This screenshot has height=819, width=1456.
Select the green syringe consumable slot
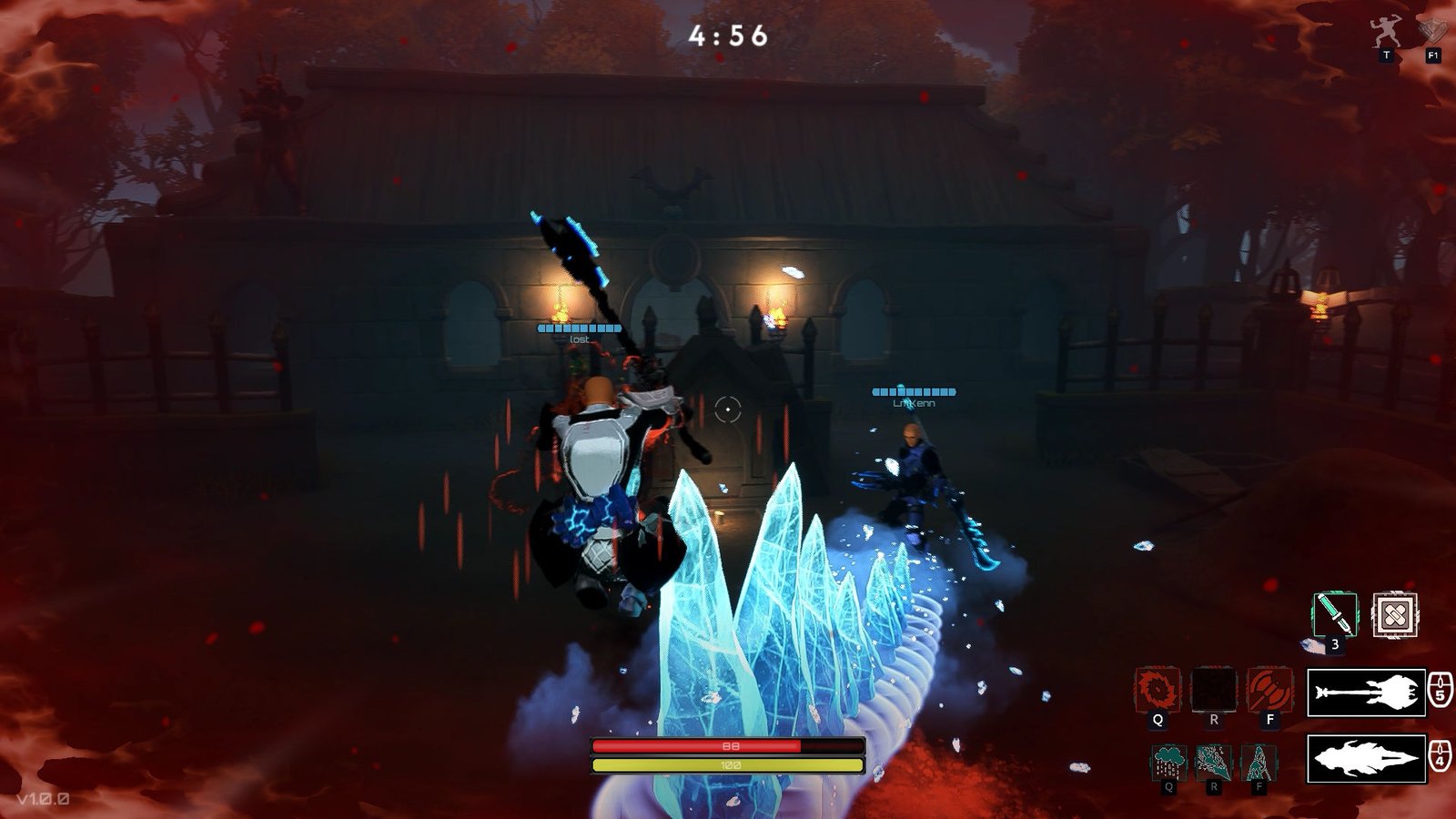pyautogui.click(x=1335, y=615)
